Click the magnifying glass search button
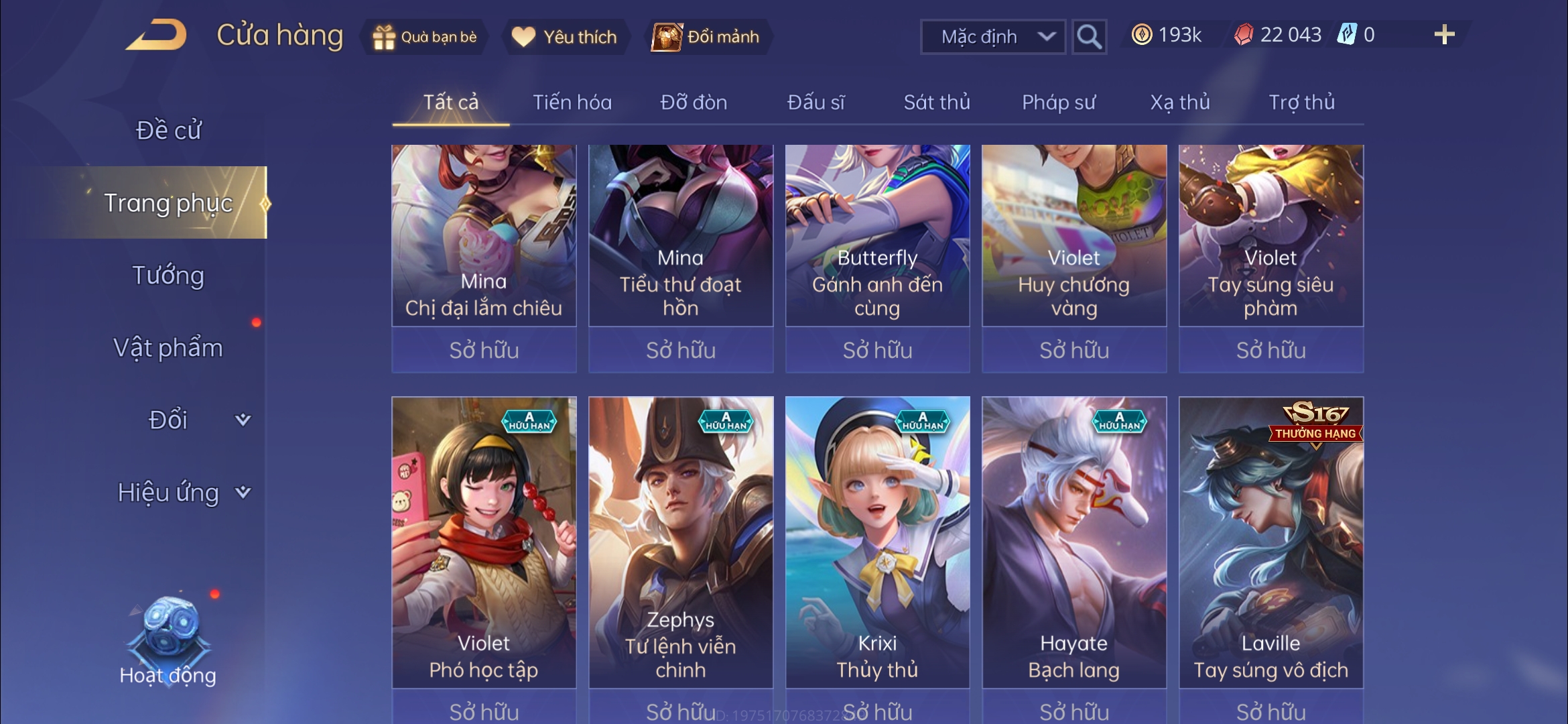Viewport: 1568px width, 724px height. coord(1088,37)
